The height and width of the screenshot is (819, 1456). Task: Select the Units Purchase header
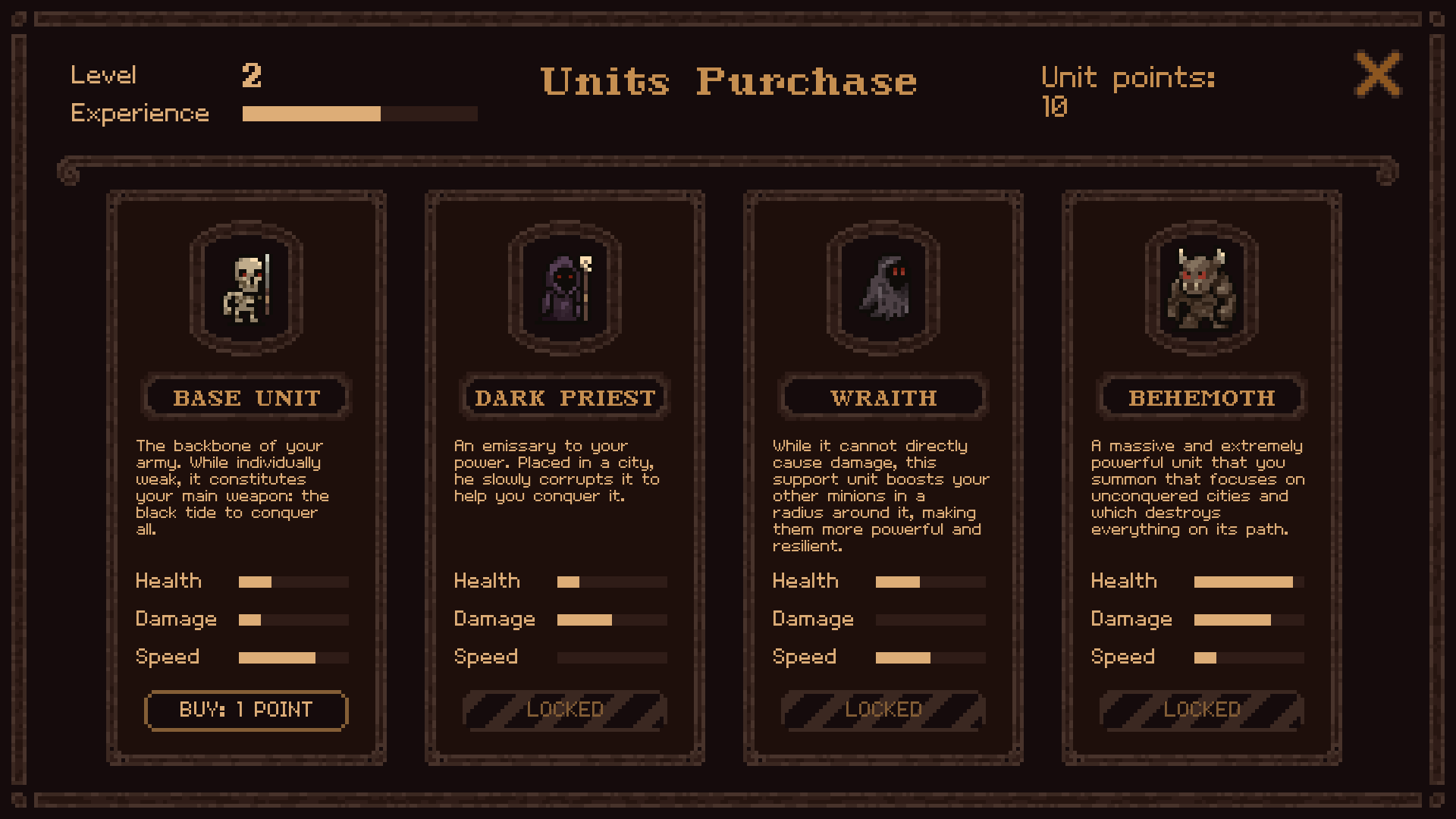728,82
